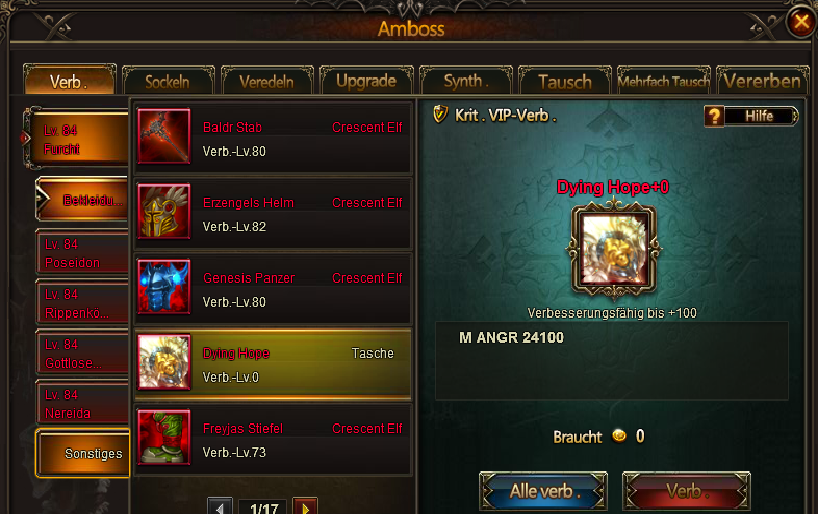The image size is (819, 514).
Task: Click the Alle verb. button
Action: (x=544, y=492)
